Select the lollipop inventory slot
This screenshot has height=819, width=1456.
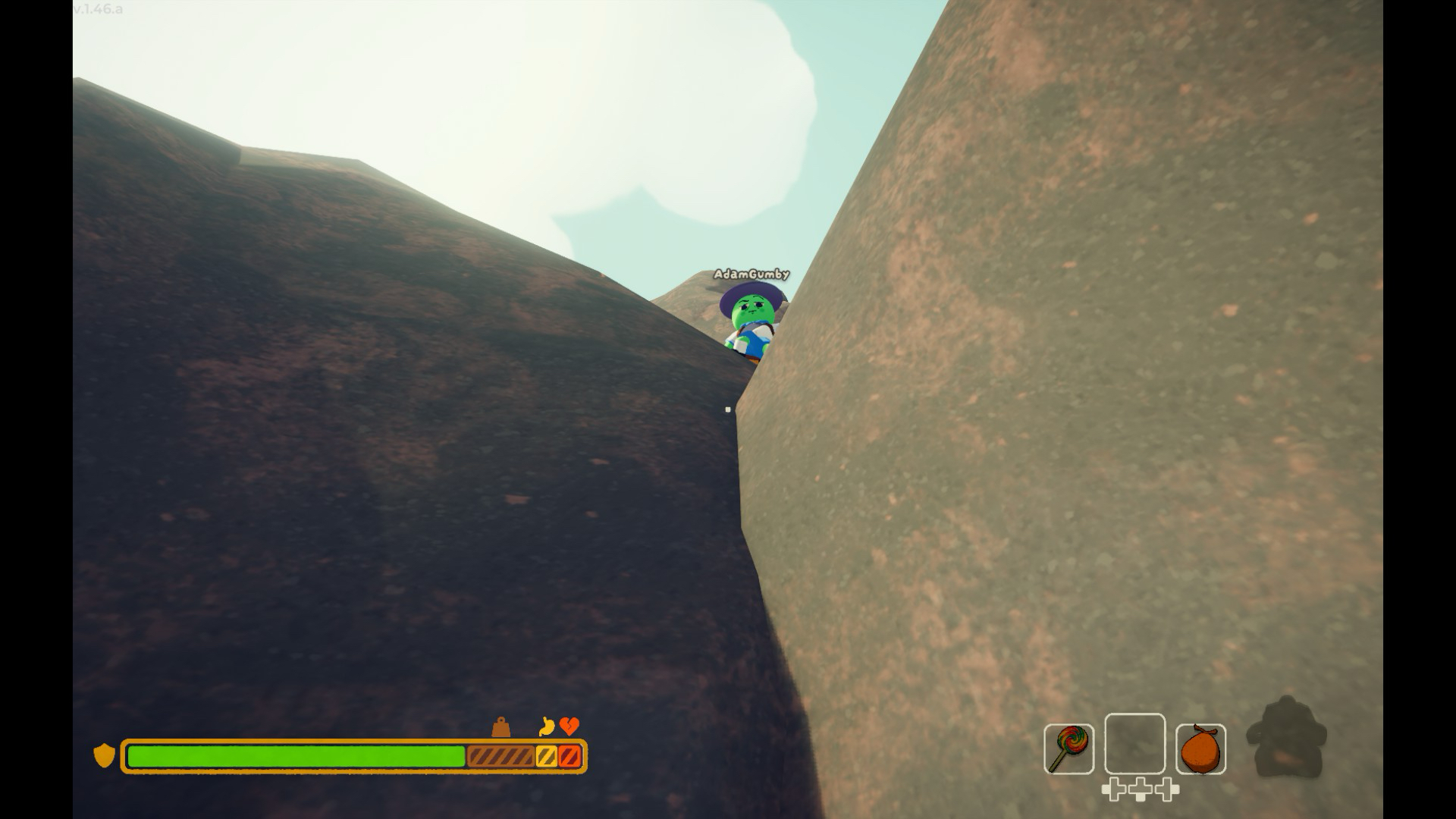click(x=1068, y=748)
